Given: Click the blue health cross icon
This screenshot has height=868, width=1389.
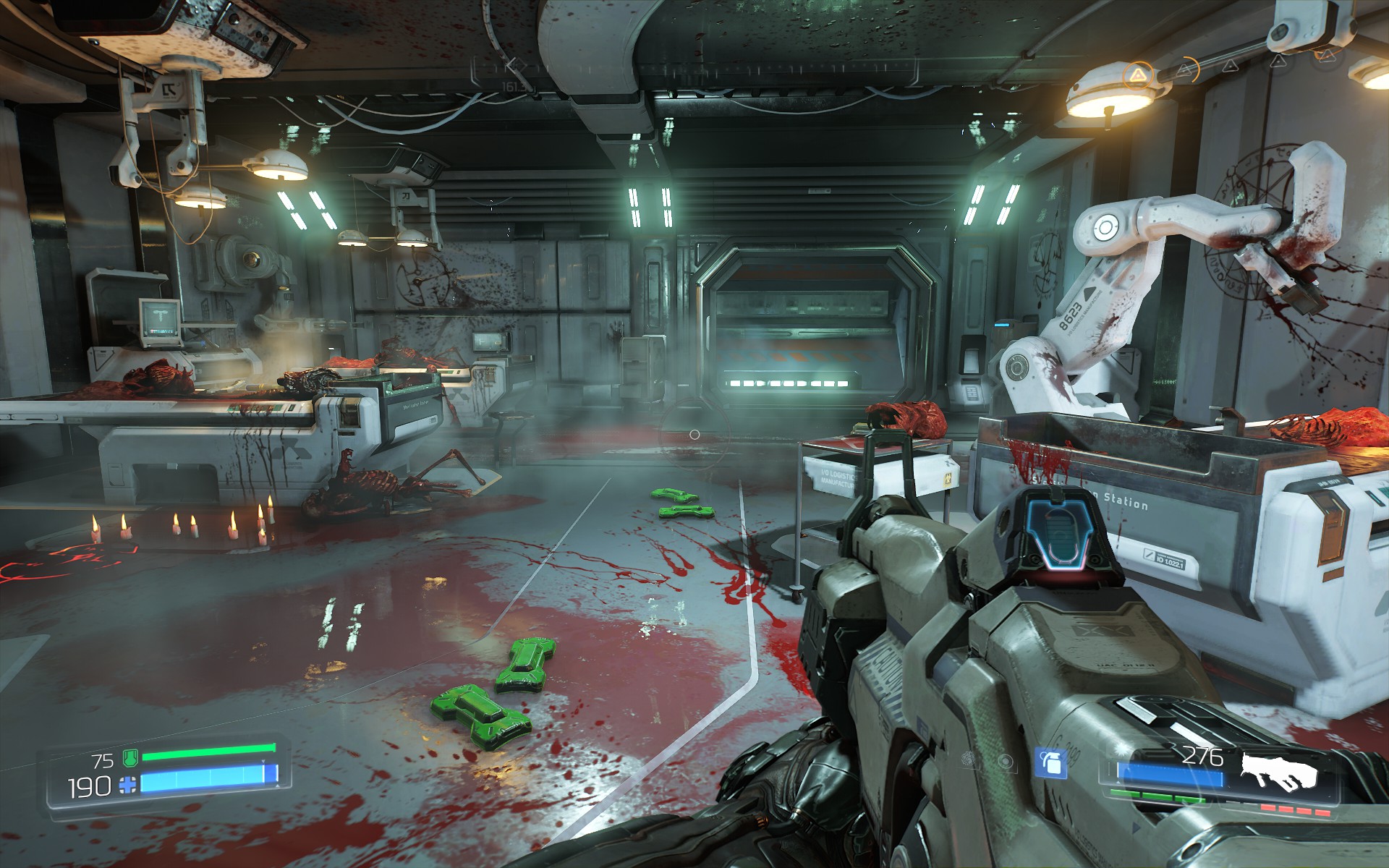Looking at the screenshot, I should 128,785.
